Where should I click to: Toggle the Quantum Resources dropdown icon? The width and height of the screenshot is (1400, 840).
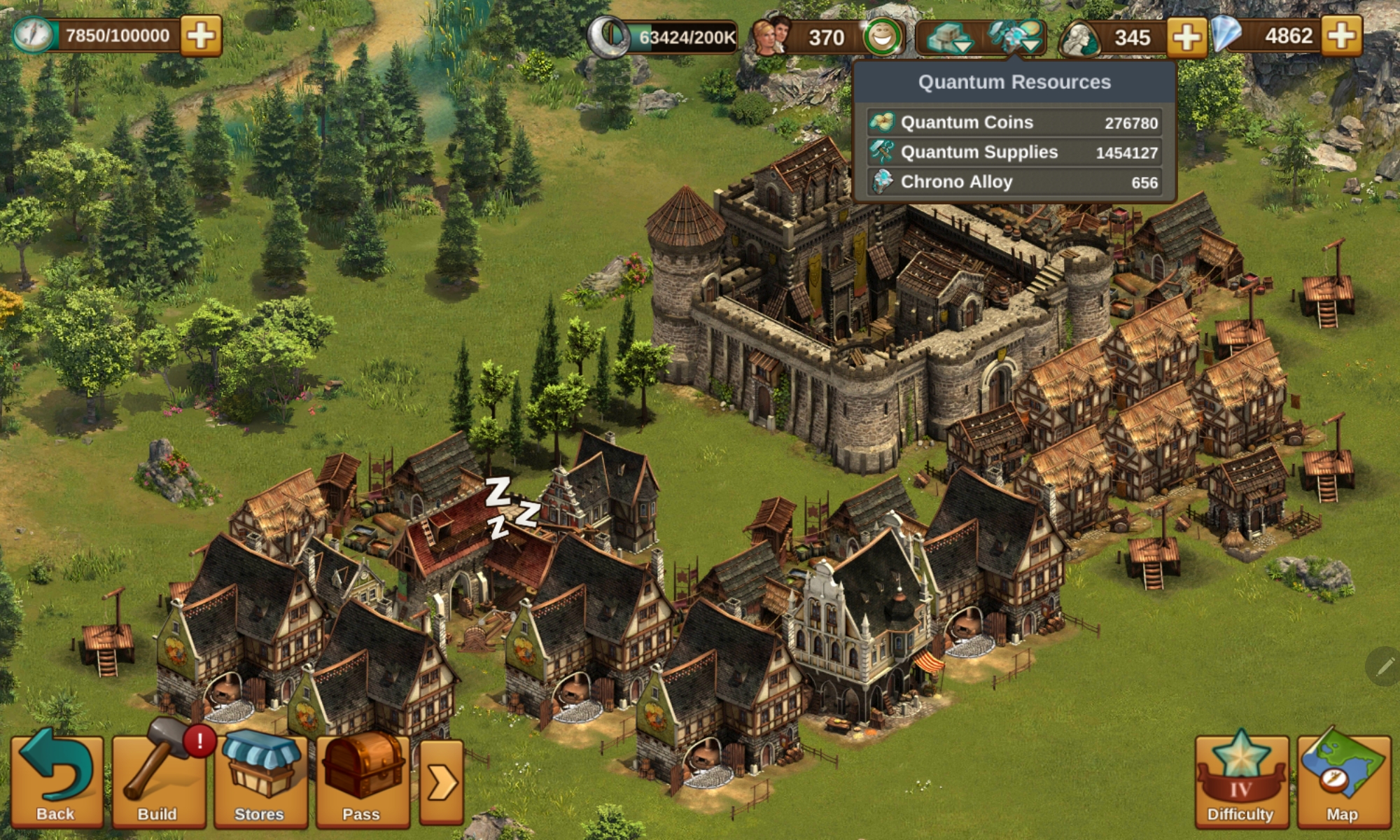[x=1016, y=36]
